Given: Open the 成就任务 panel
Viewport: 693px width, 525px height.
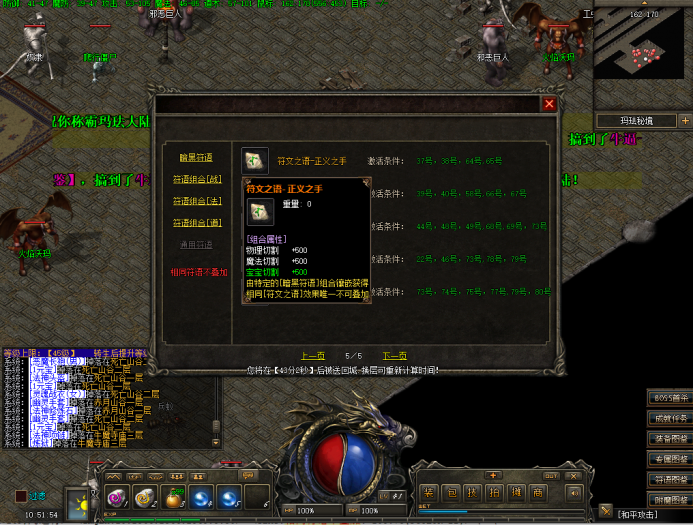Looking at the screenshot, I should (669, 418).
